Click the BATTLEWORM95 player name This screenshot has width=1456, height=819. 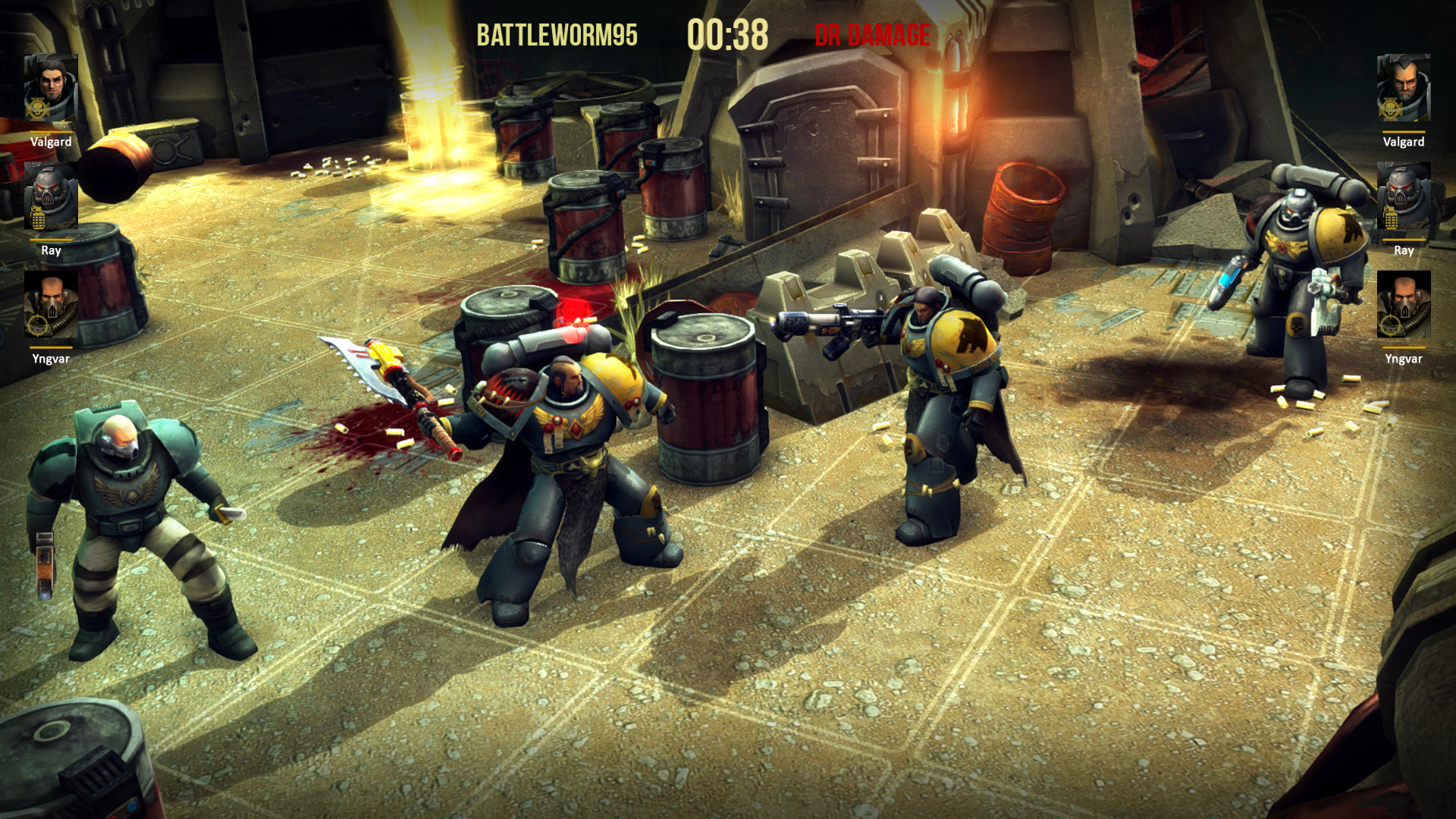point(559,33)
